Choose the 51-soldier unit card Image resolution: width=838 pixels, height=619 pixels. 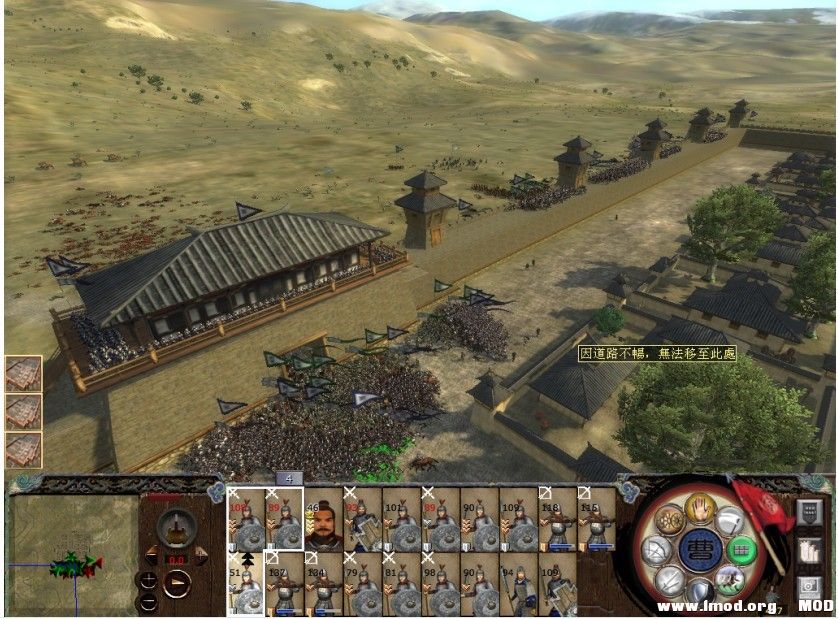tap(245, 584)
